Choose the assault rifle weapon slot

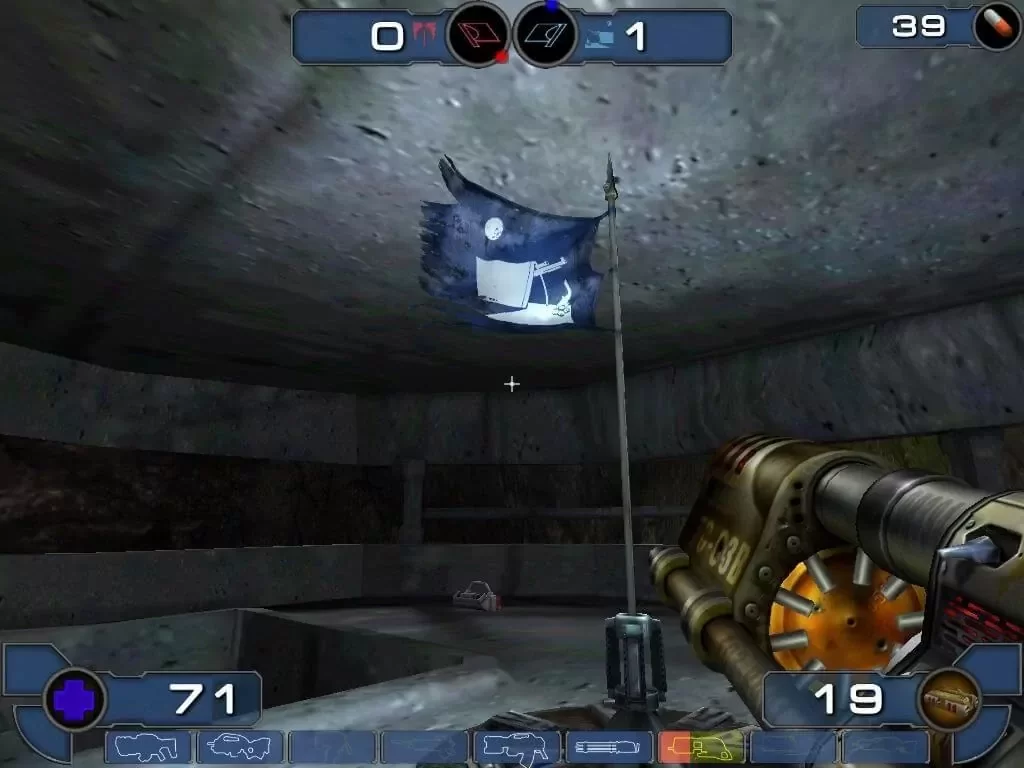pyautogui.click(x=240, y=747)
